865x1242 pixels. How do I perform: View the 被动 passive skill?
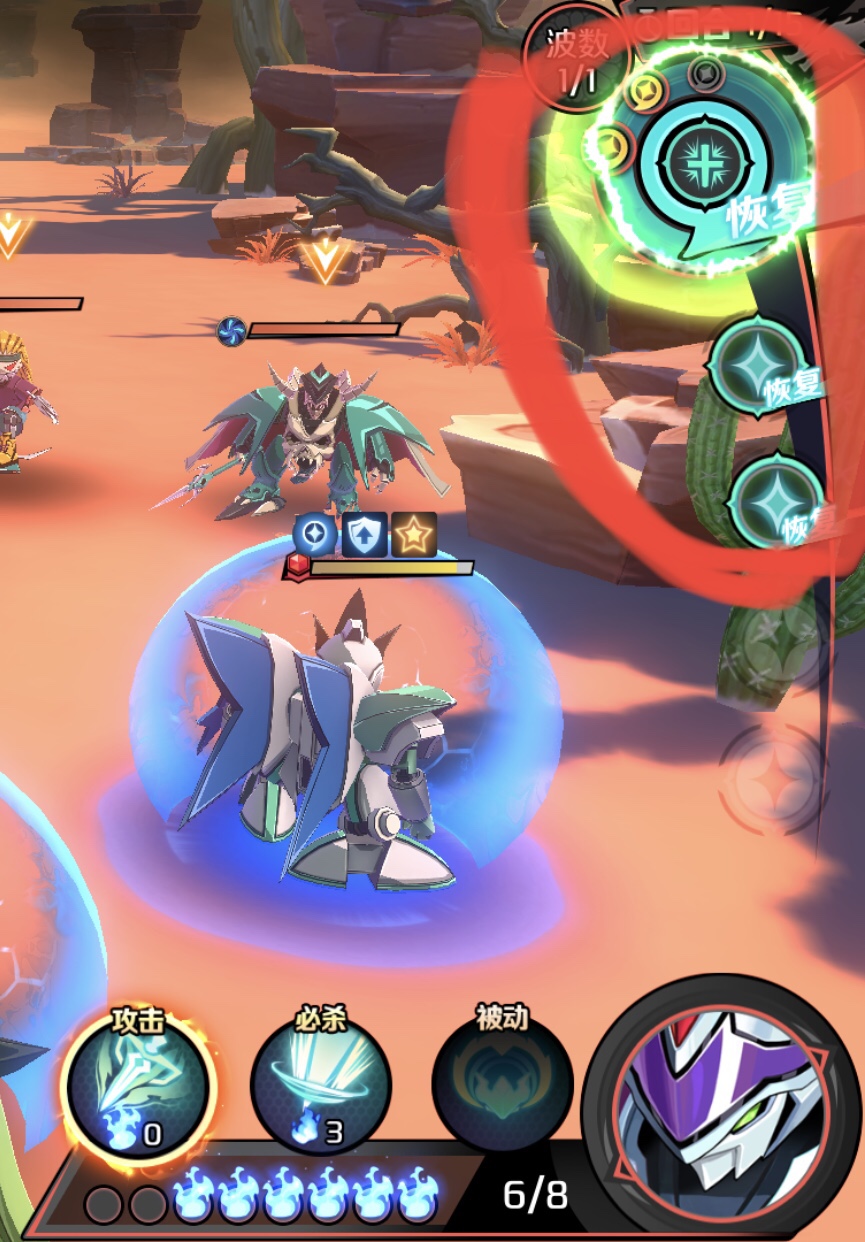coord(502,1085)
